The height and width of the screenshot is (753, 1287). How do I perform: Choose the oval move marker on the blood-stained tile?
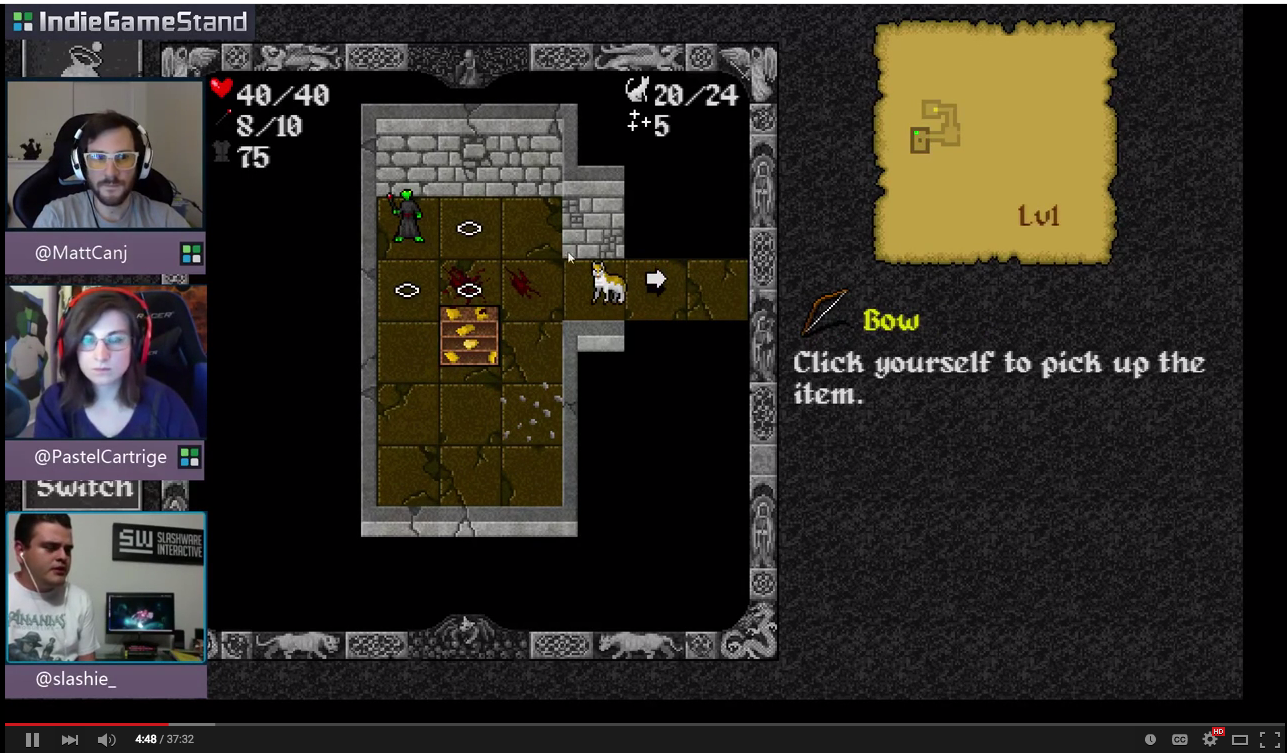point(469,290)
